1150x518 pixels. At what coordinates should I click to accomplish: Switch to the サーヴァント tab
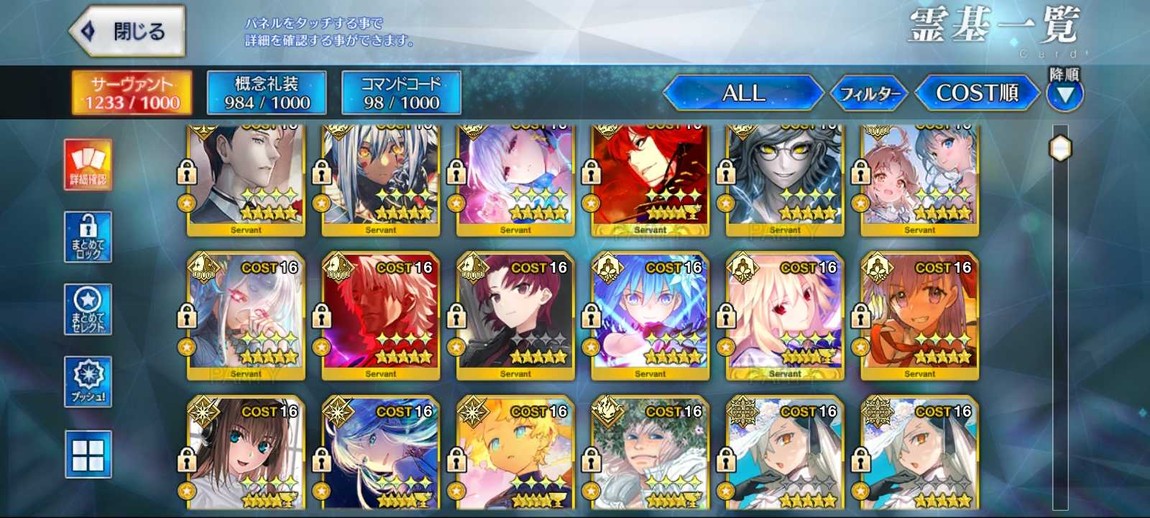132,93
